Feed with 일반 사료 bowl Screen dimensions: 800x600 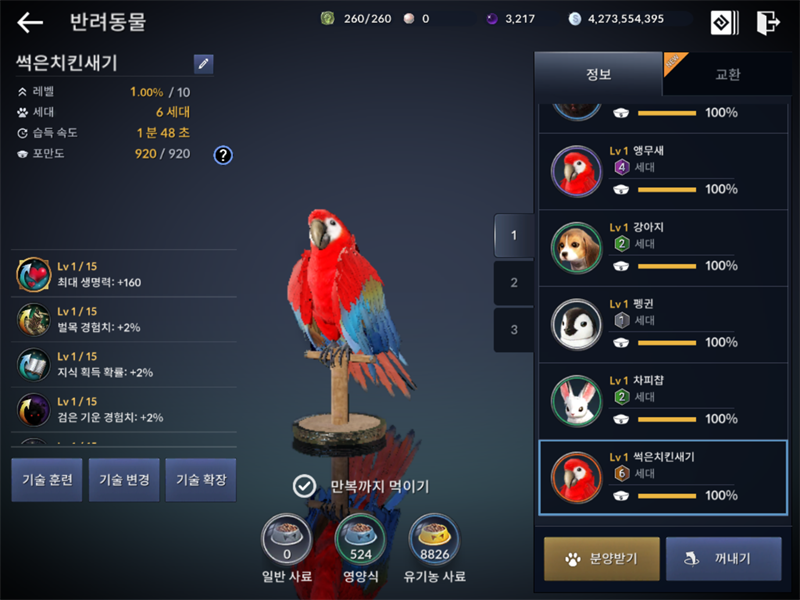[x=287, y=540]
